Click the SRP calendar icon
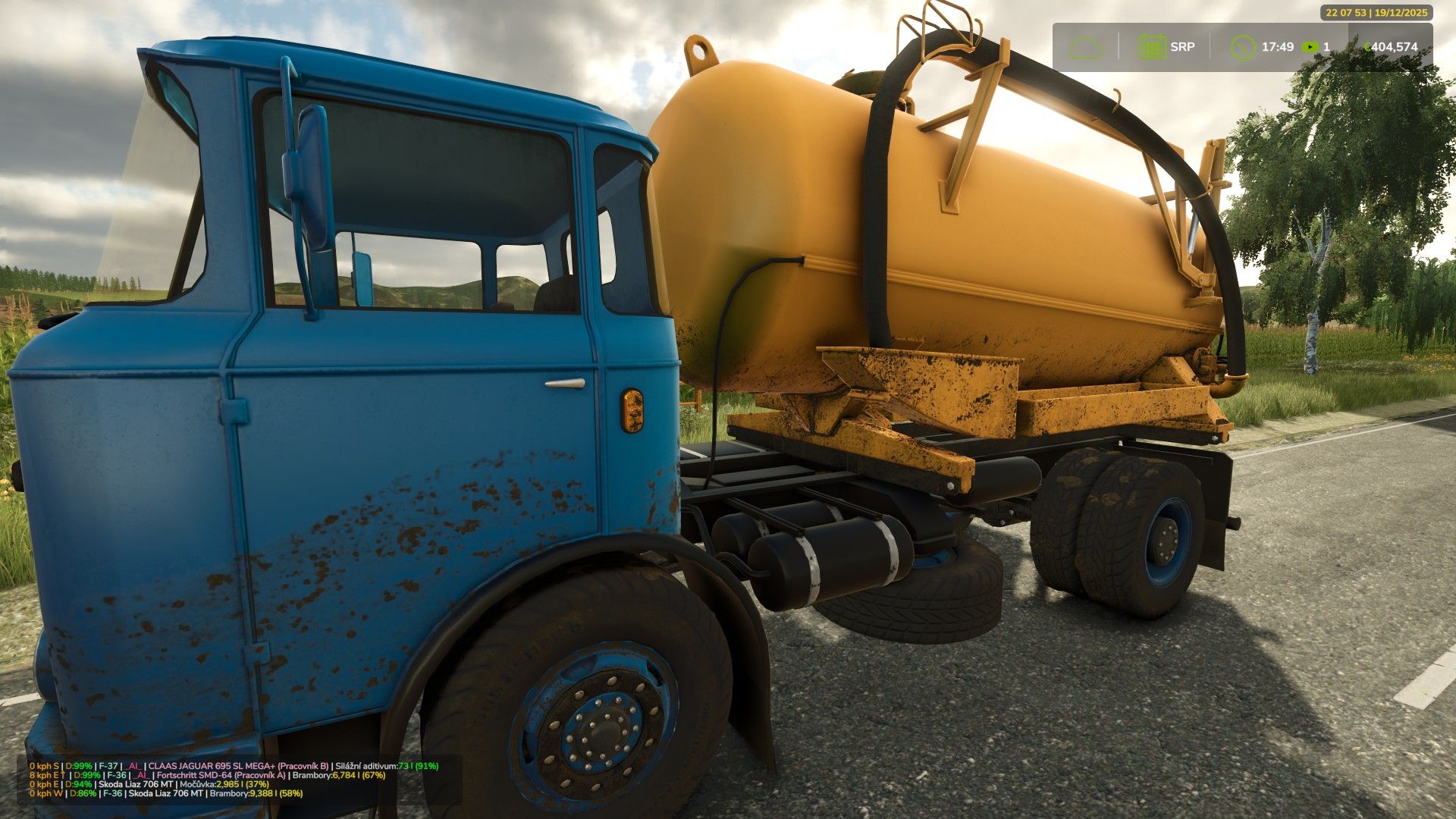Image resolution: width=1456 pixels, height=819 pixels. (1152, 47)
